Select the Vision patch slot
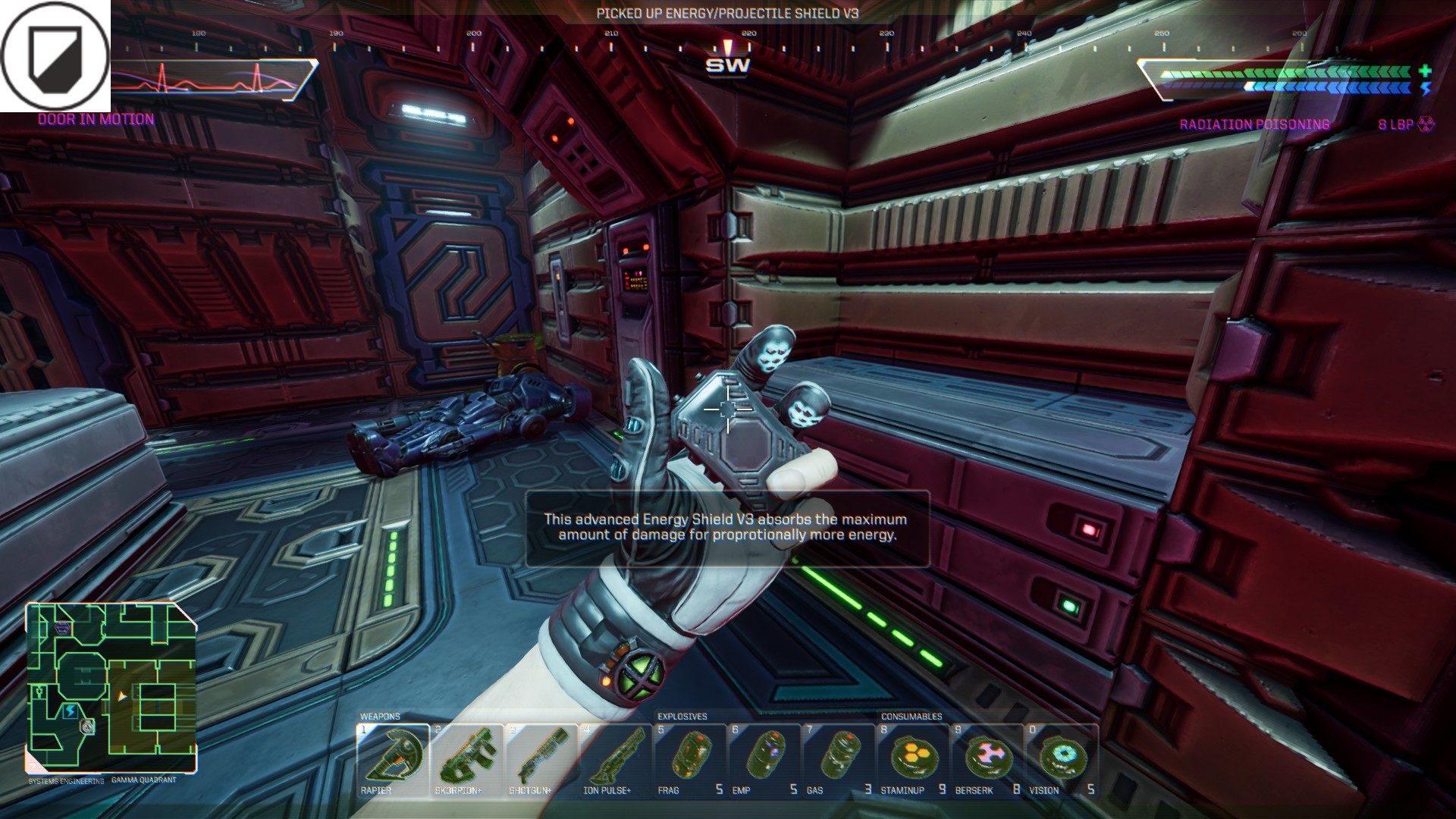 point(1062,761)
